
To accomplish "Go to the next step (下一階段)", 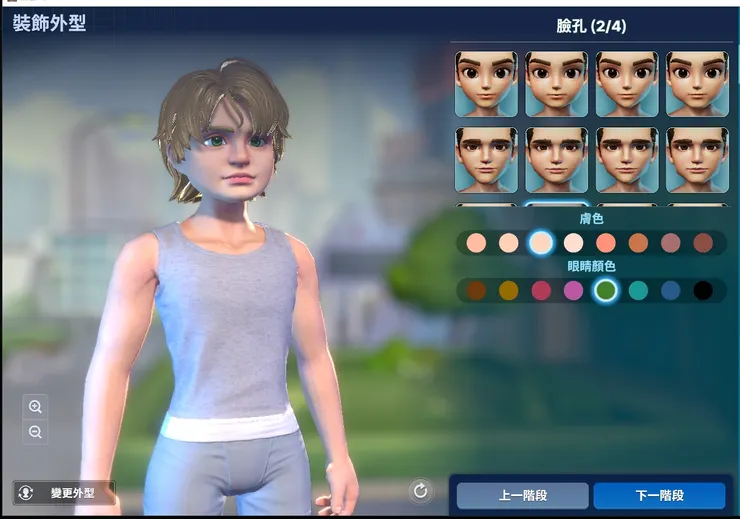I will click(x=659, y=495).
